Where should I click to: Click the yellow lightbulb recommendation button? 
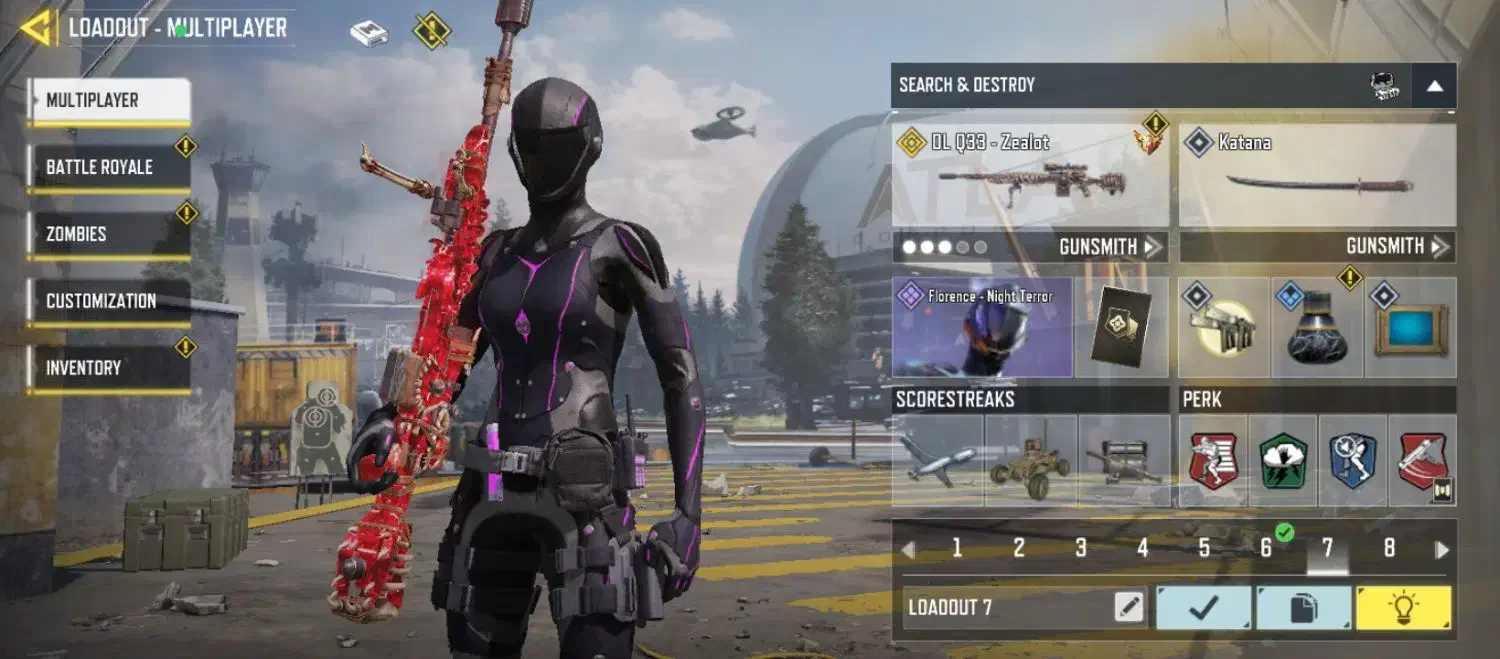(1403, 608)
